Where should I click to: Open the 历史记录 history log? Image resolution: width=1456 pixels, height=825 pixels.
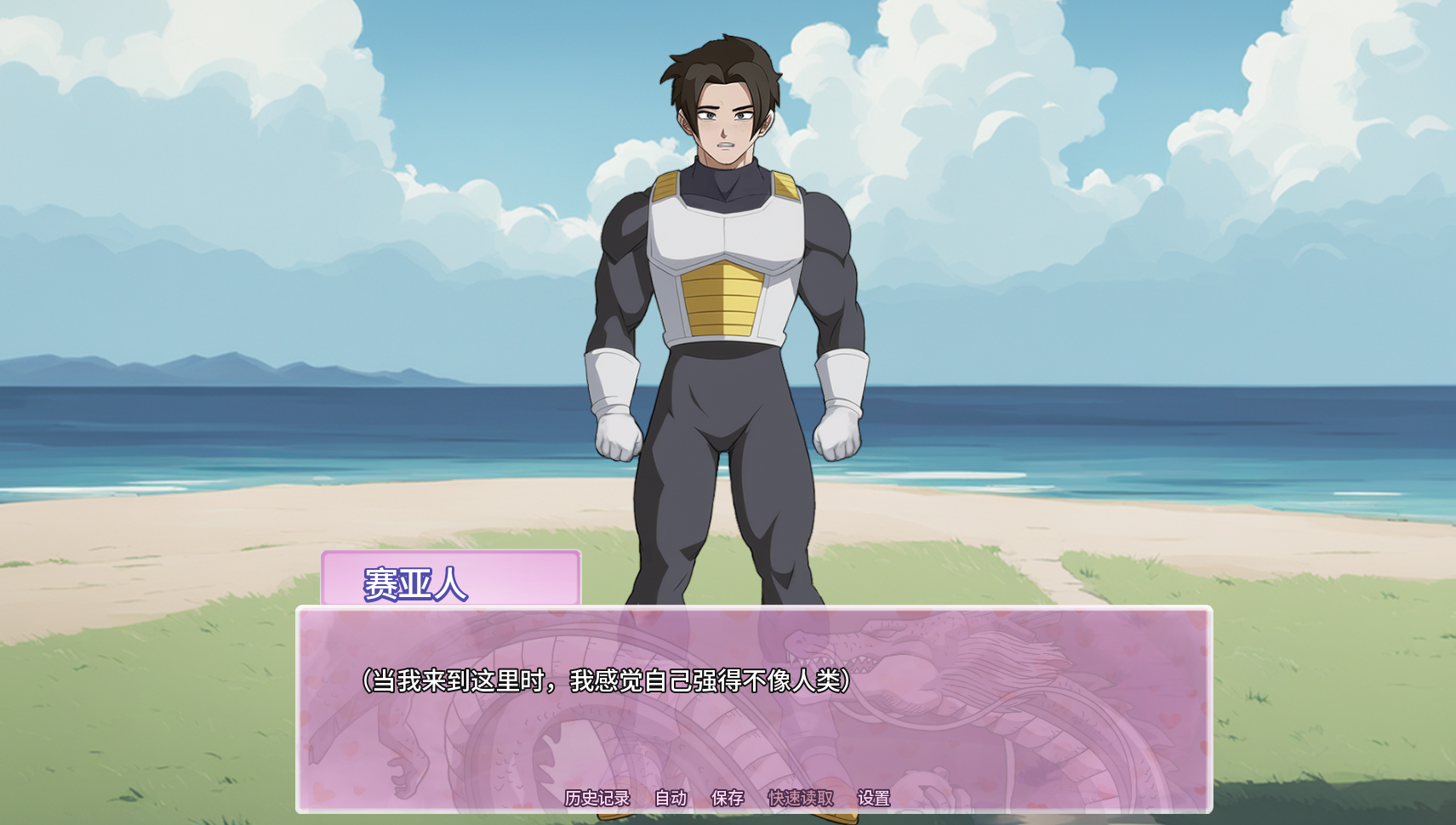[597, 798]
